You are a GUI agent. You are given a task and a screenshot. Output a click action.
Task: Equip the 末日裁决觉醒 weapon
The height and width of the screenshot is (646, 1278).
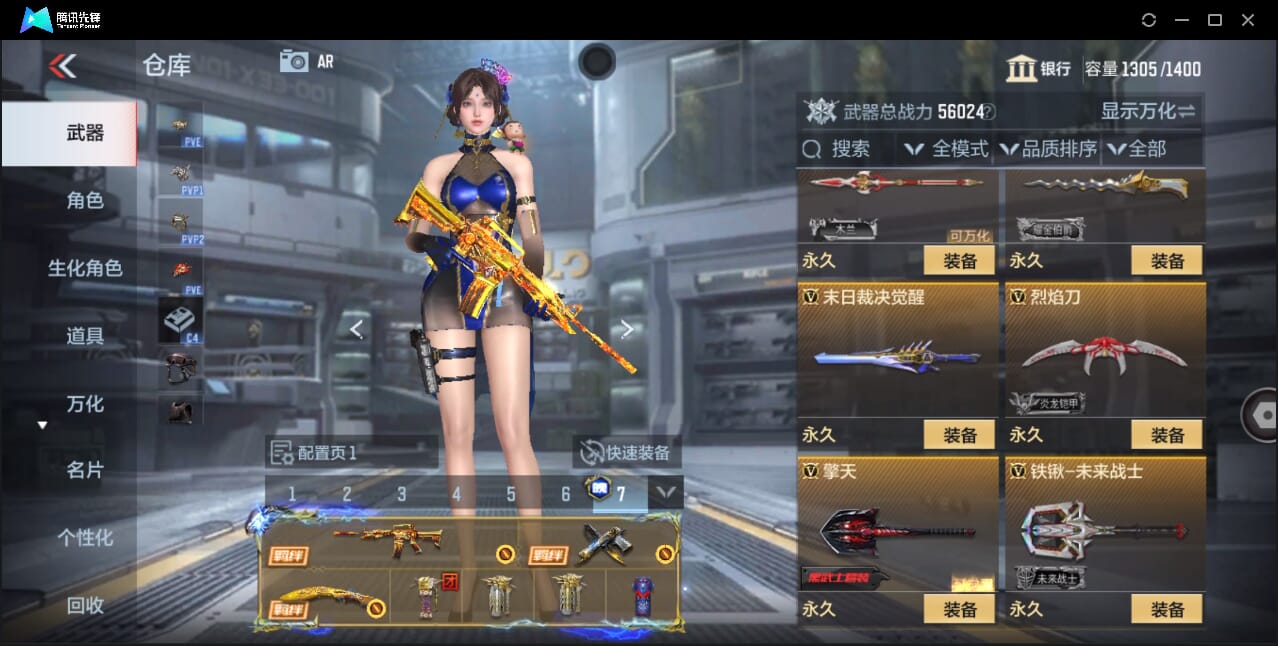point(959,435)
